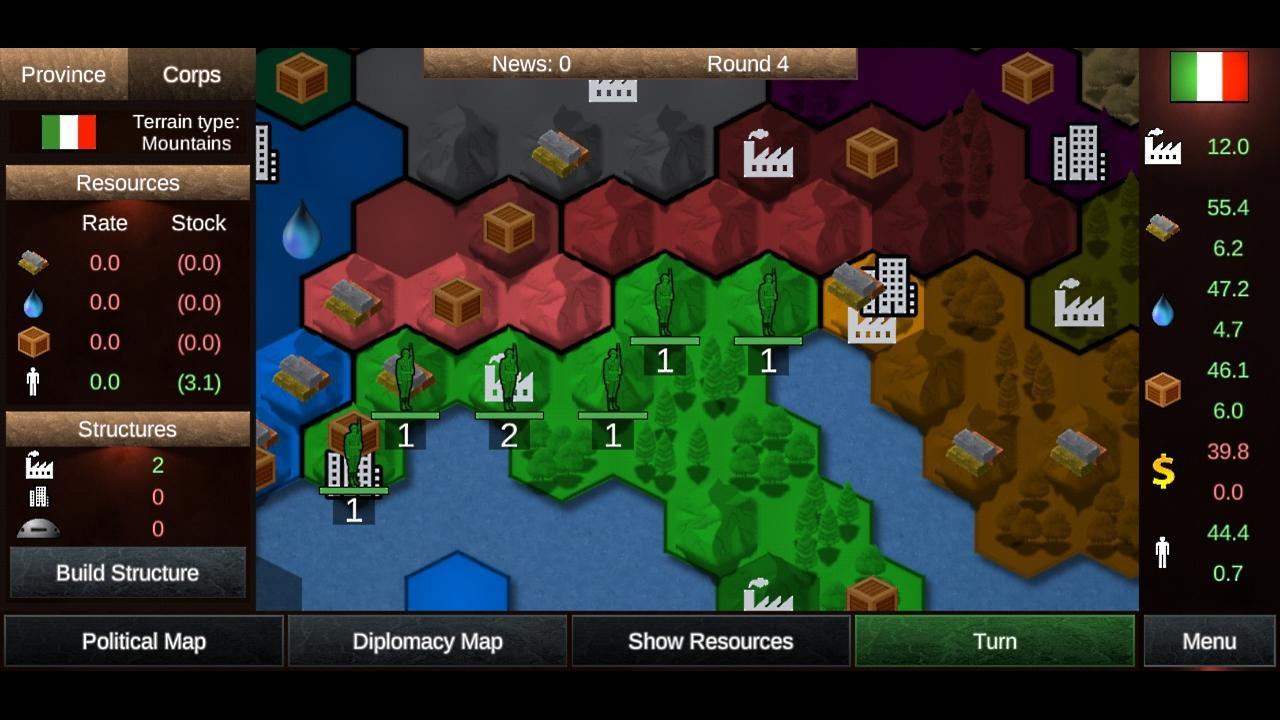Switch to the Province tab
The height and width of the screenshot is (720, 1280).
[x=63, y=74]
